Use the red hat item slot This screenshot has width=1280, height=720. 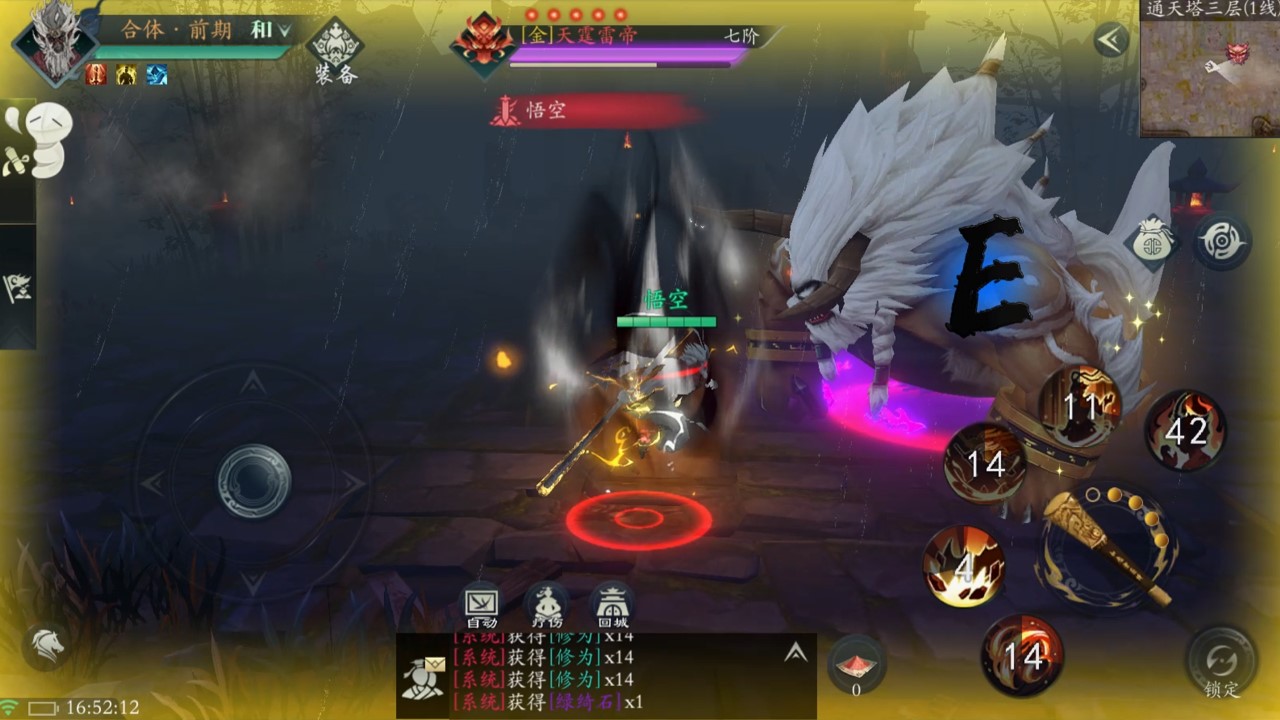856,663
